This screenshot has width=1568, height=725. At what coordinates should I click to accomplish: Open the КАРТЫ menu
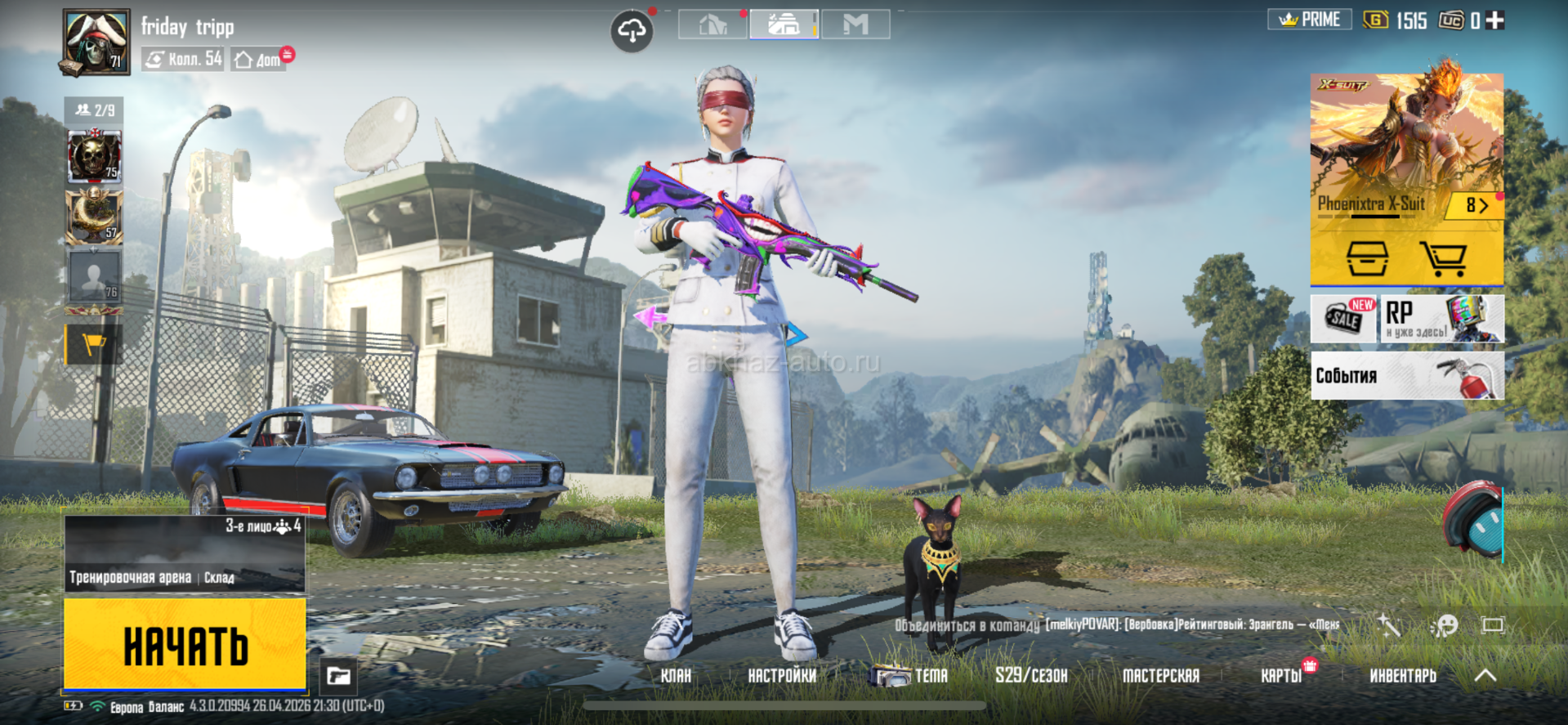tap(1281, 676)
